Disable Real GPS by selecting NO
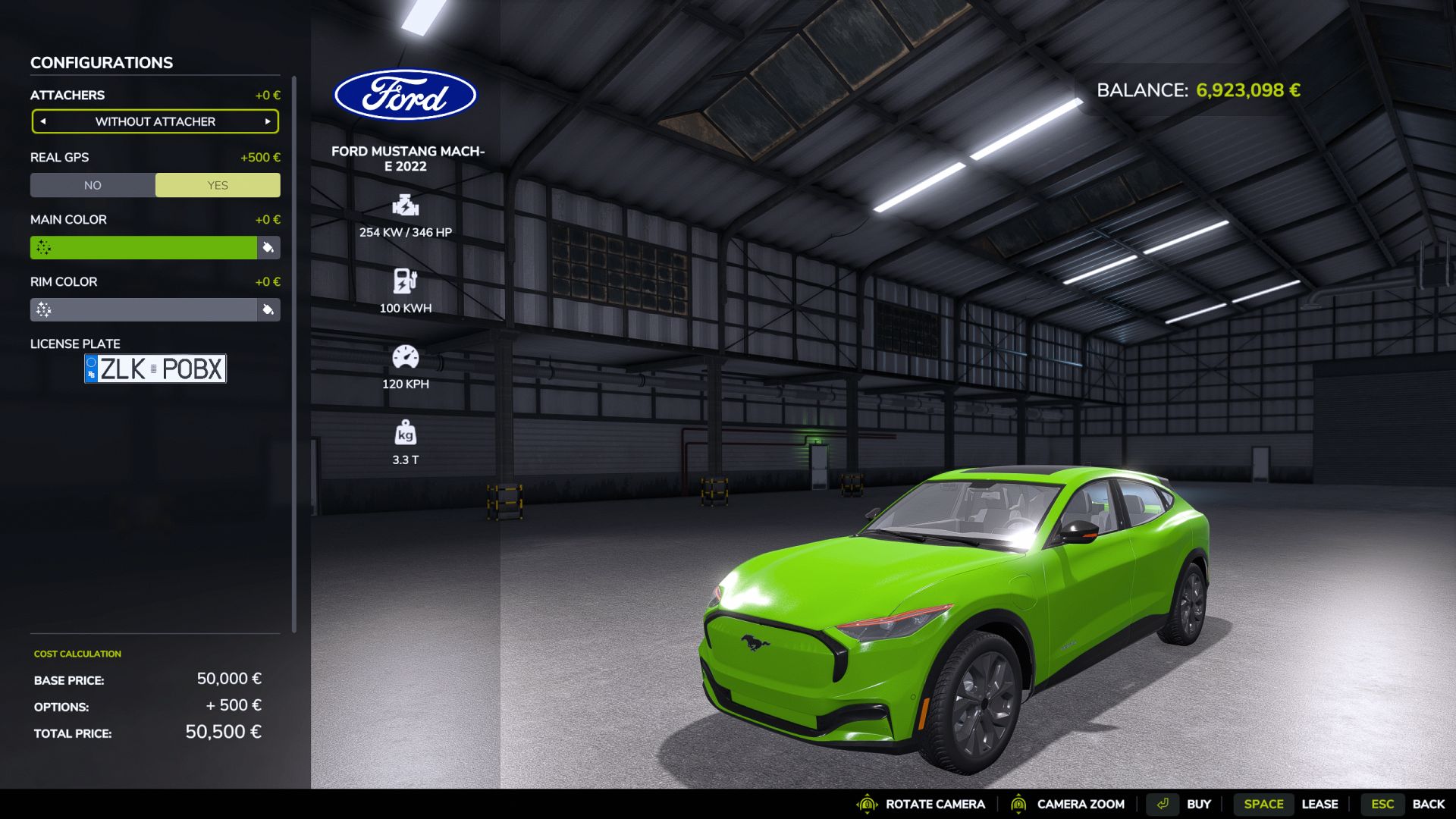The width and height of the screenshot is (1456, 819). click(93, 185)
